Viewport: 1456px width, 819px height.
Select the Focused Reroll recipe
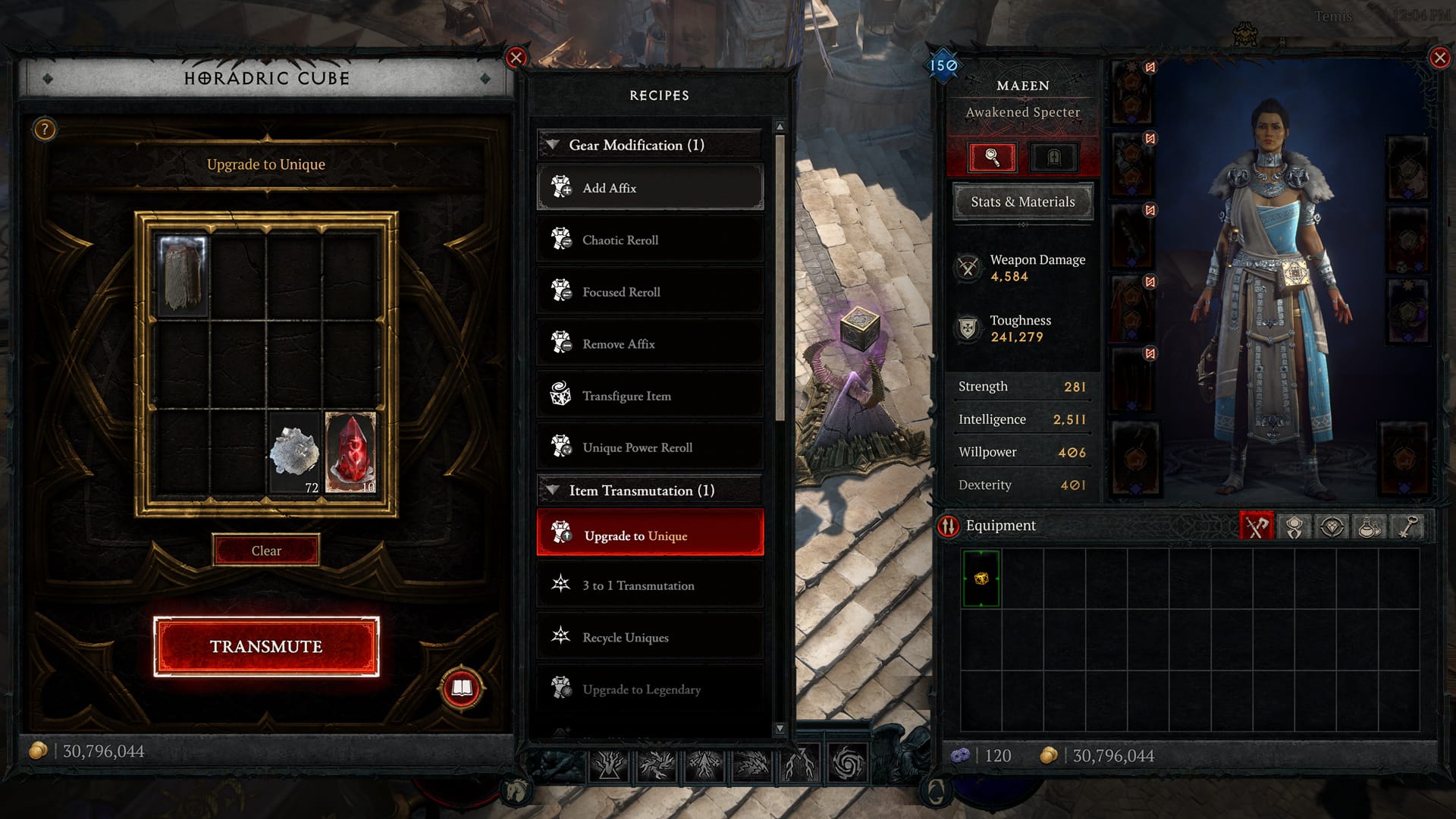(x=650, y=292)
